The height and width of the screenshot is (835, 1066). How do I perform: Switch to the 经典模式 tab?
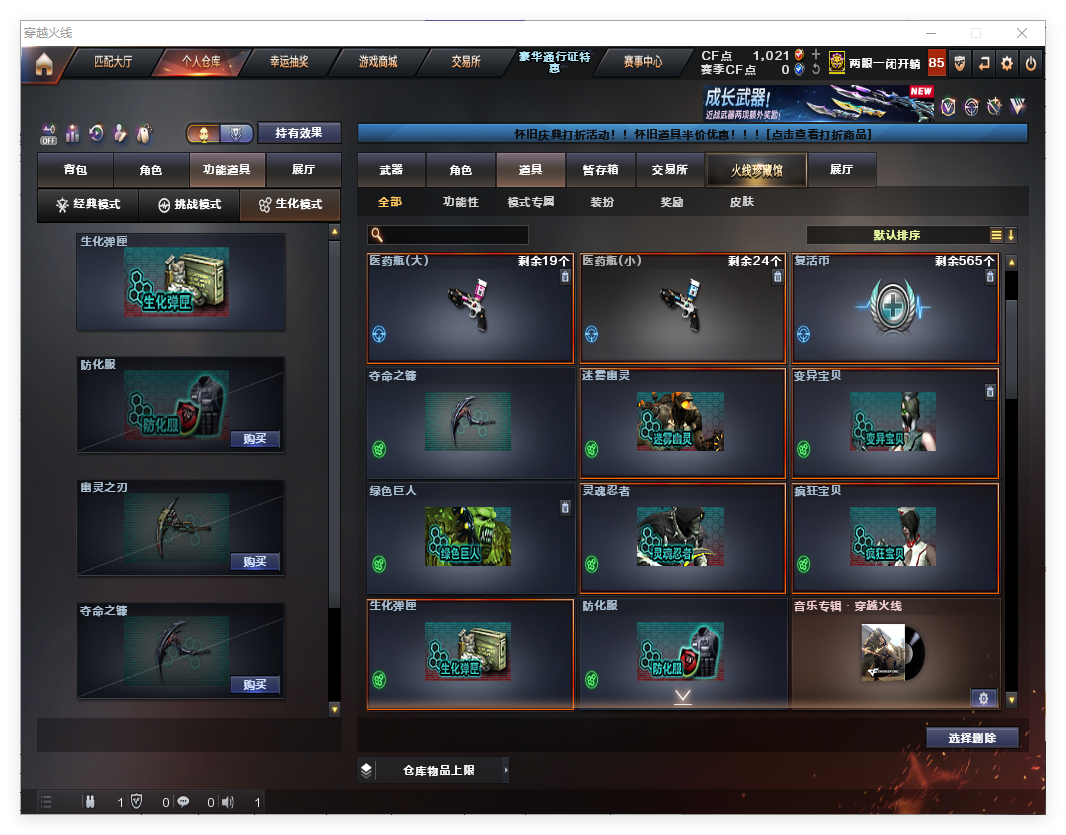88,205
